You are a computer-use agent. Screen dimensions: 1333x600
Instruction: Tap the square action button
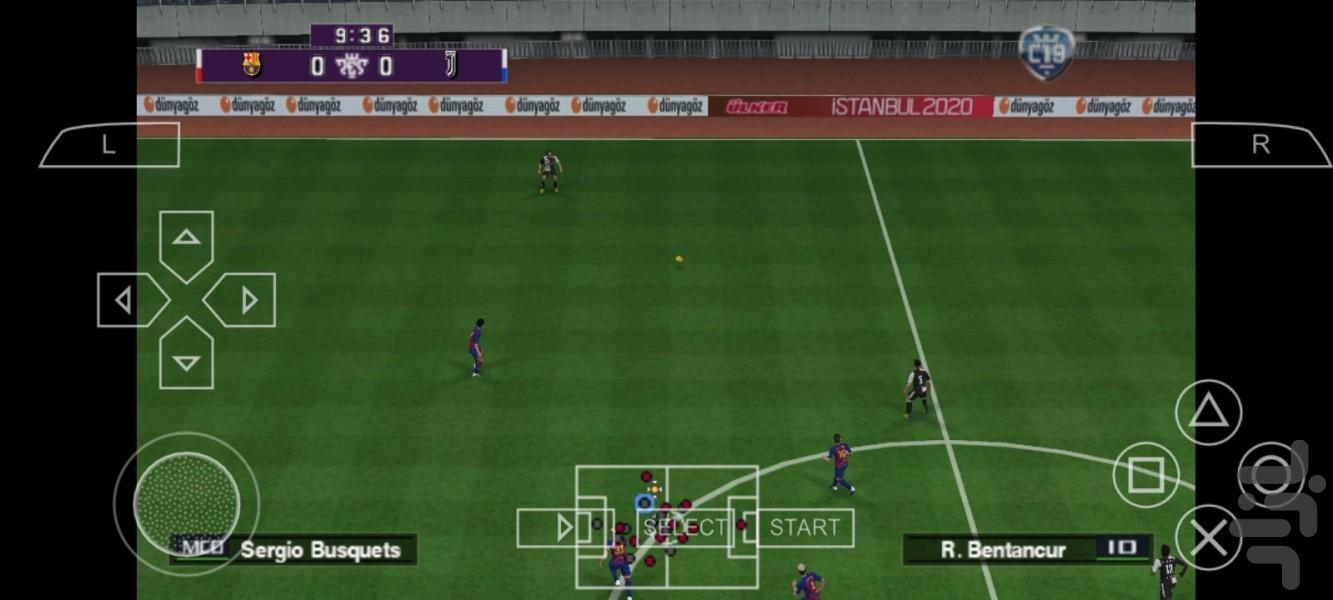click(1146, 475)
